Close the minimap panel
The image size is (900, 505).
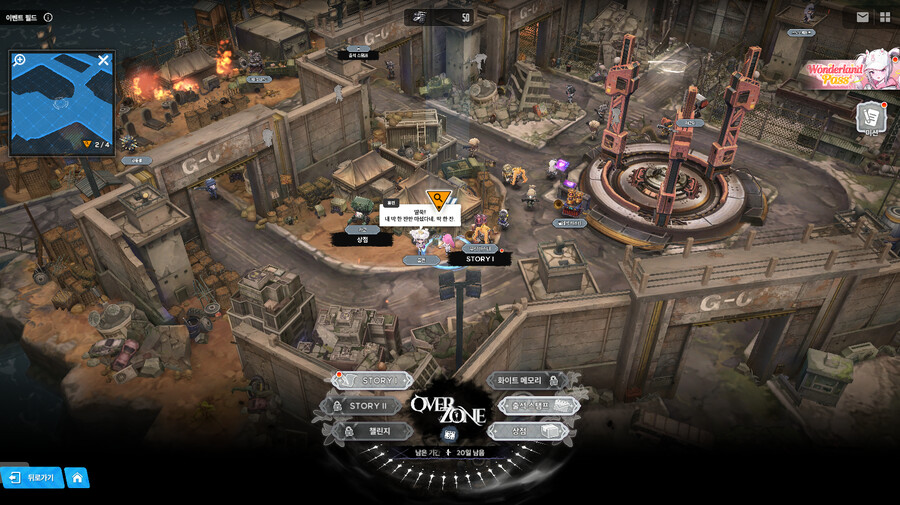103,61
